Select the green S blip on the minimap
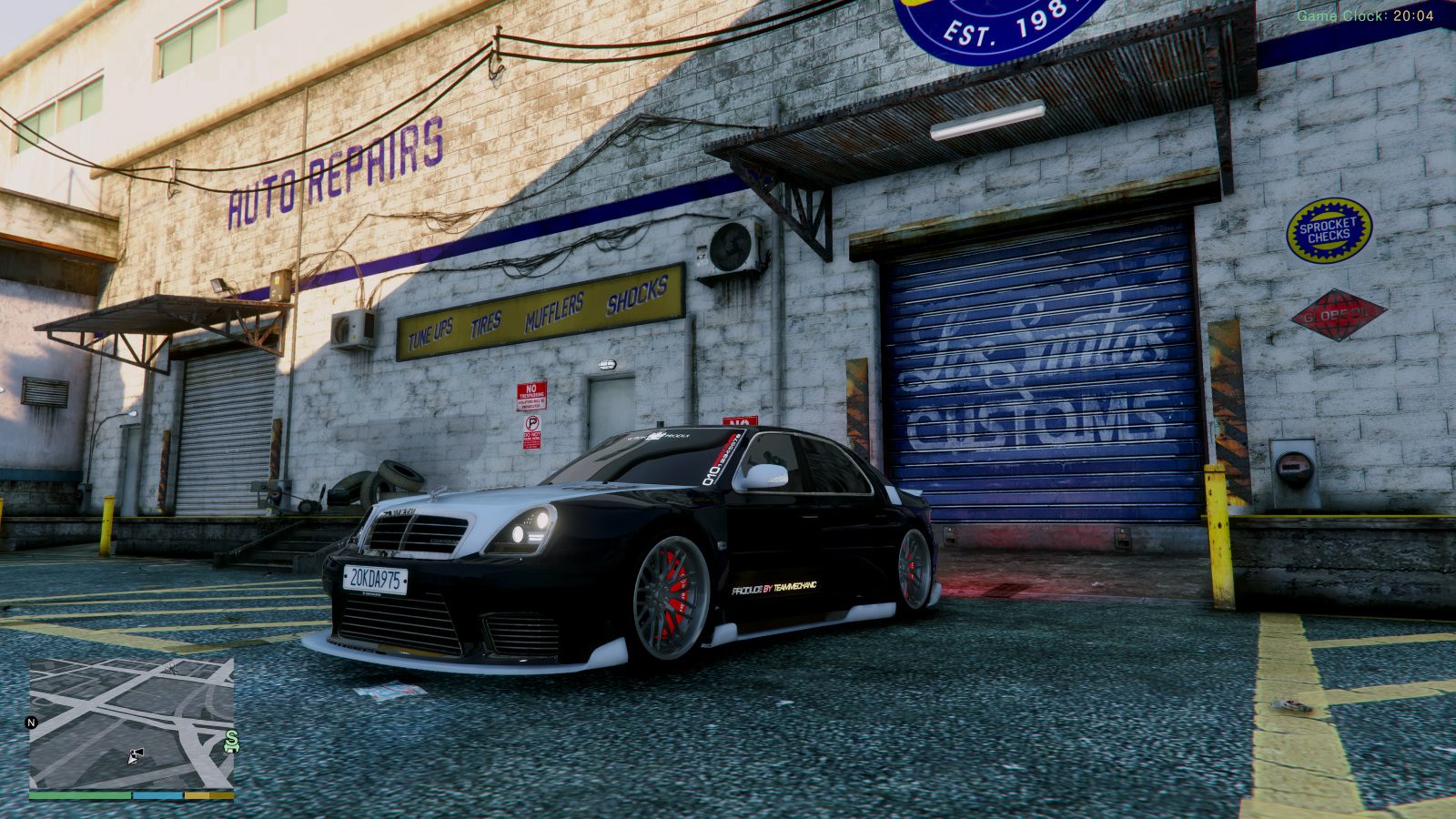Screen dimensions: 1456x819 coord(231,742)
